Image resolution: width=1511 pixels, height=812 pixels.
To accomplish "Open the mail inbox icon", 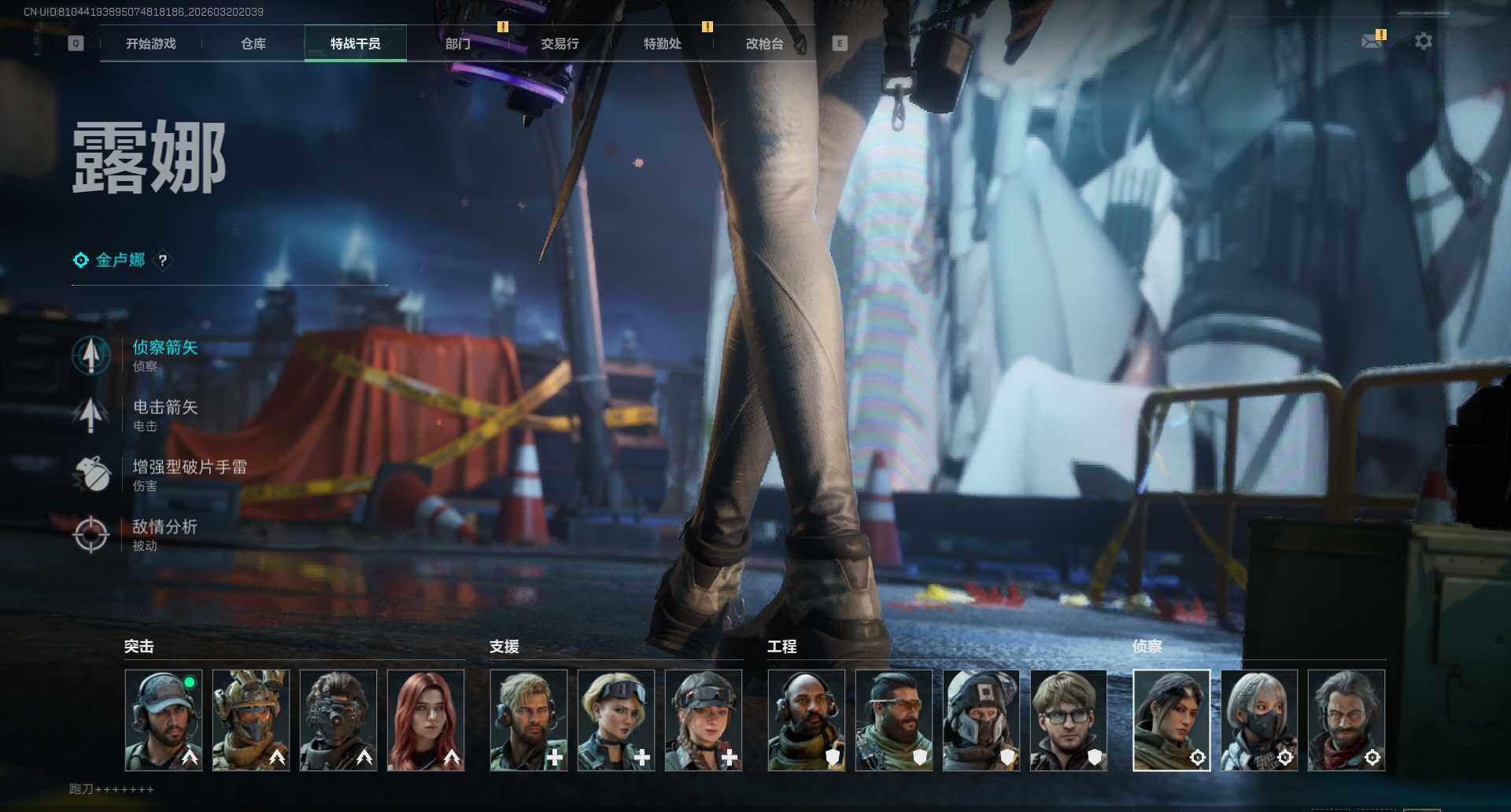I will (x=1372, y=41).
